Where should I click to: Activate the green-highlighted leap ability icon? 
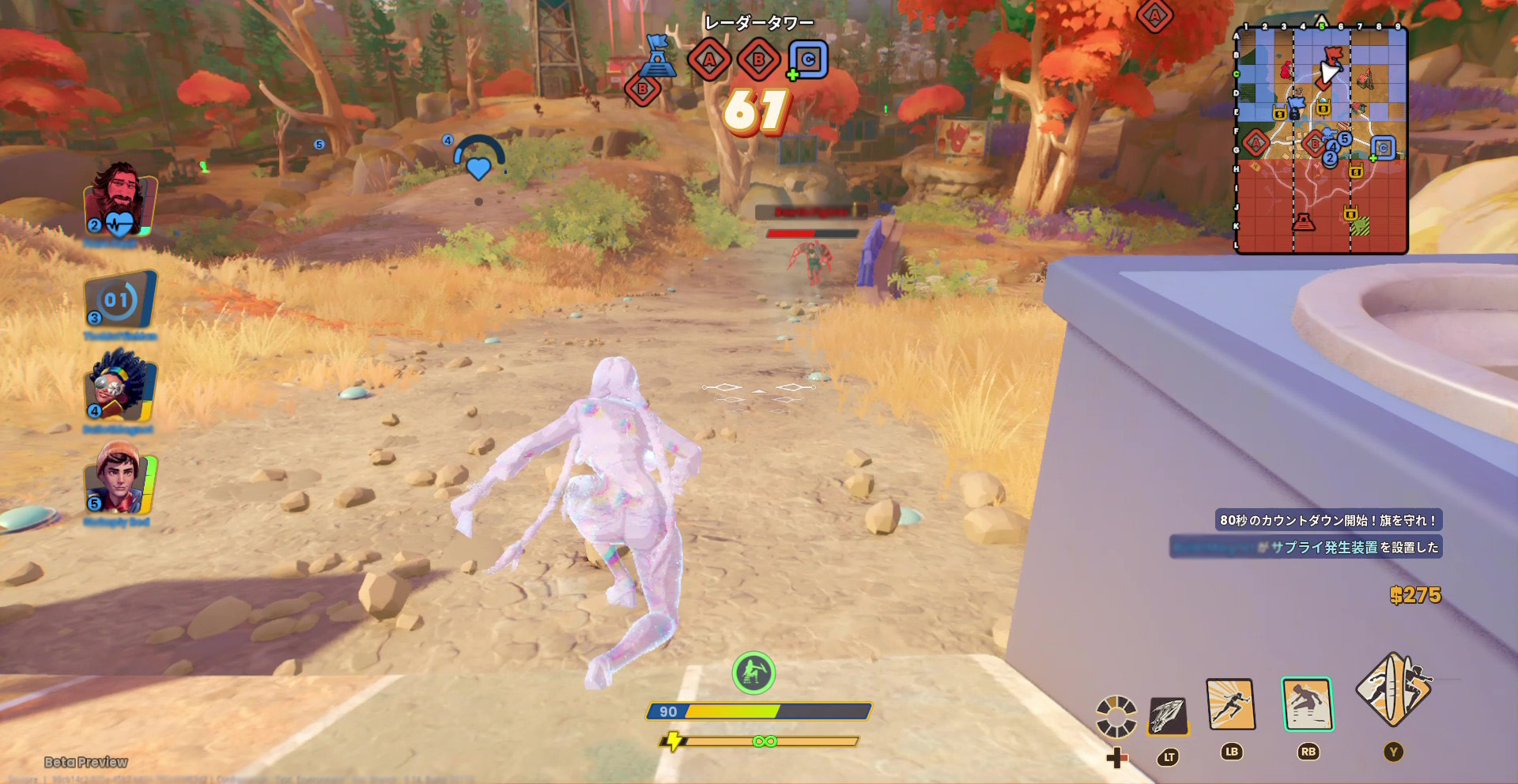pyautogui.click(x=1307, y=703)
